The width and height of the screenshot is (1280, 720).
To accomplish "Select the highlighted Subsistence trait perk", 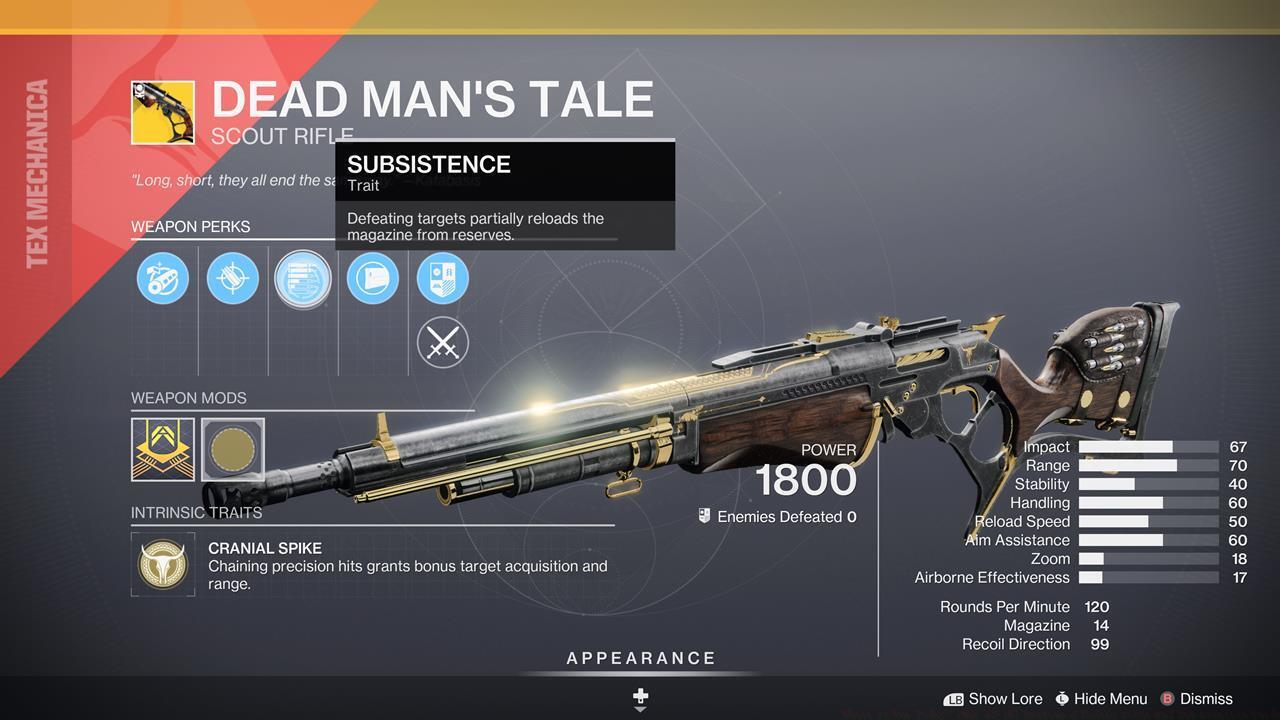I will [303, 278].
